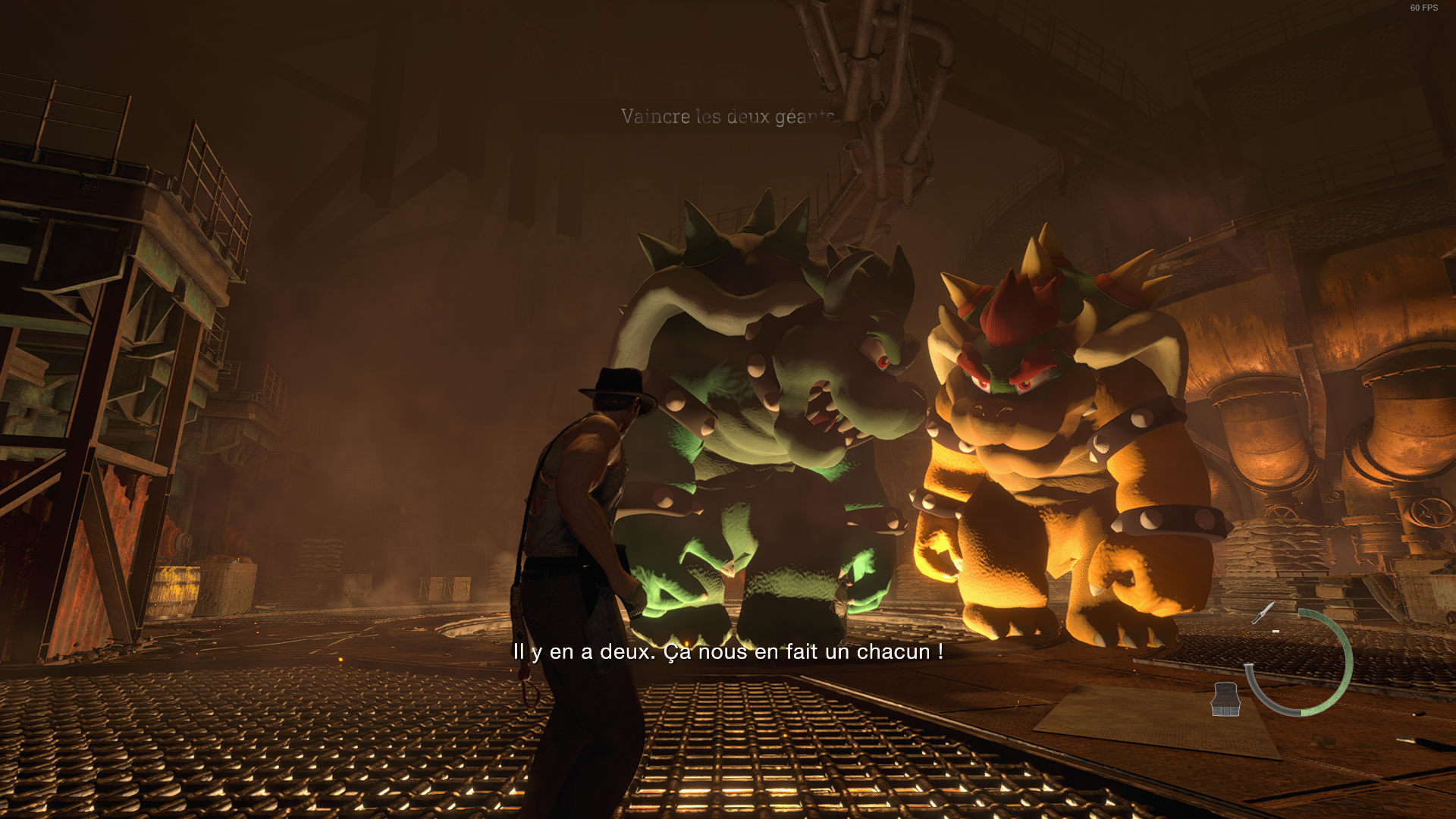Click the body armor vest icon
1456x819 pixels.
[x=1225, y=699]
